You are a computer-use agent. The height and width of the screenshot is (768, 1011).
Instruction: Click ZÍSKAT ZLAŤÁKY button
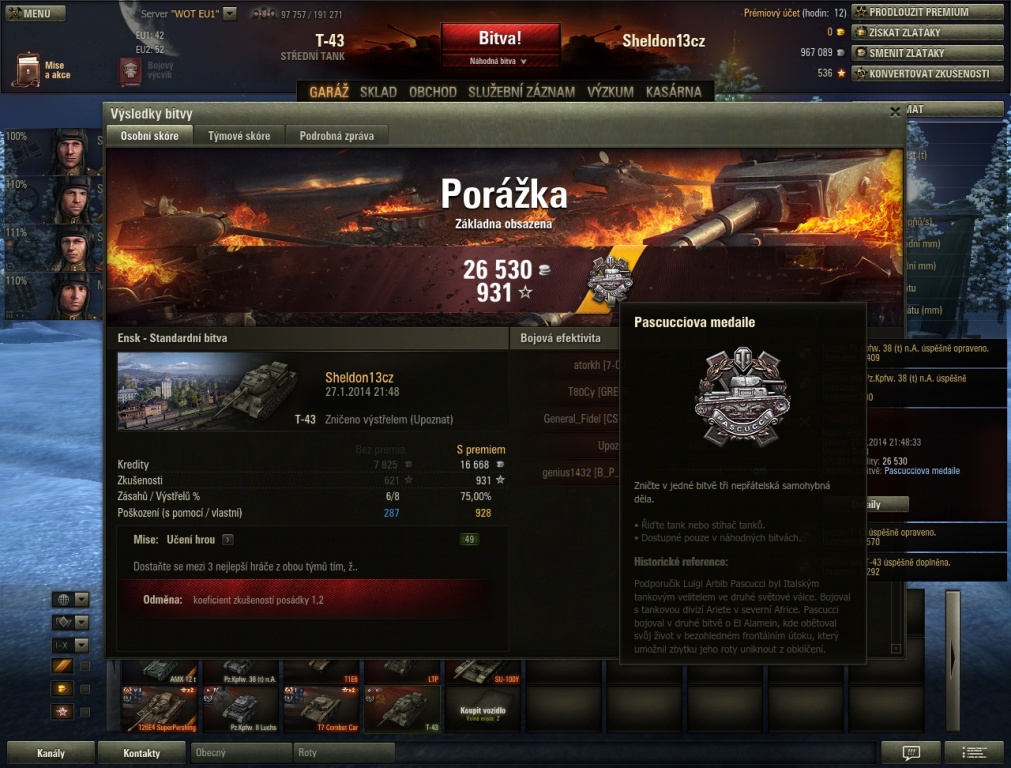click(927, 33)
